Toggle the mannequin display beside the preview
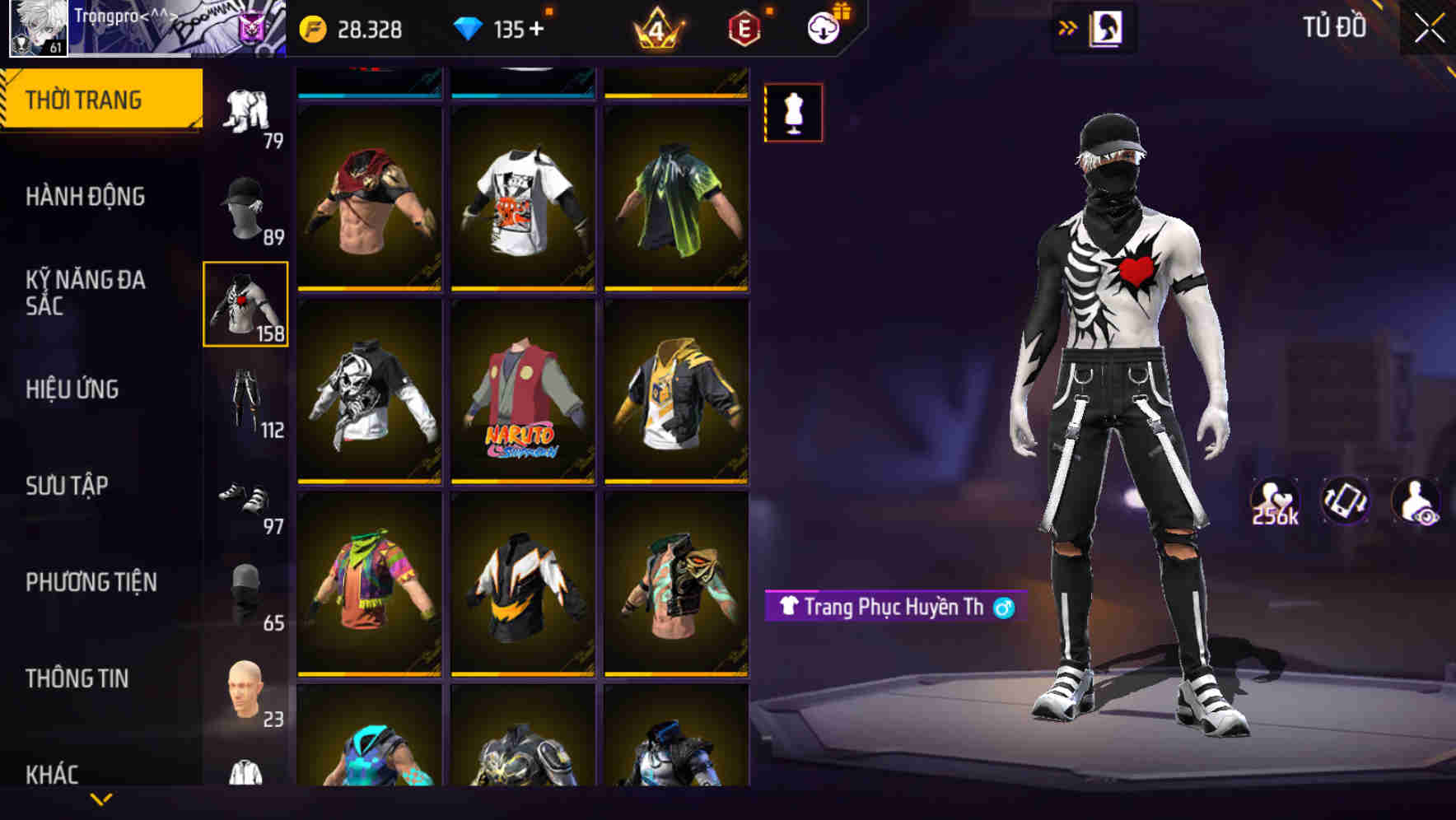 pyautogui.click(x=792, y=112)
